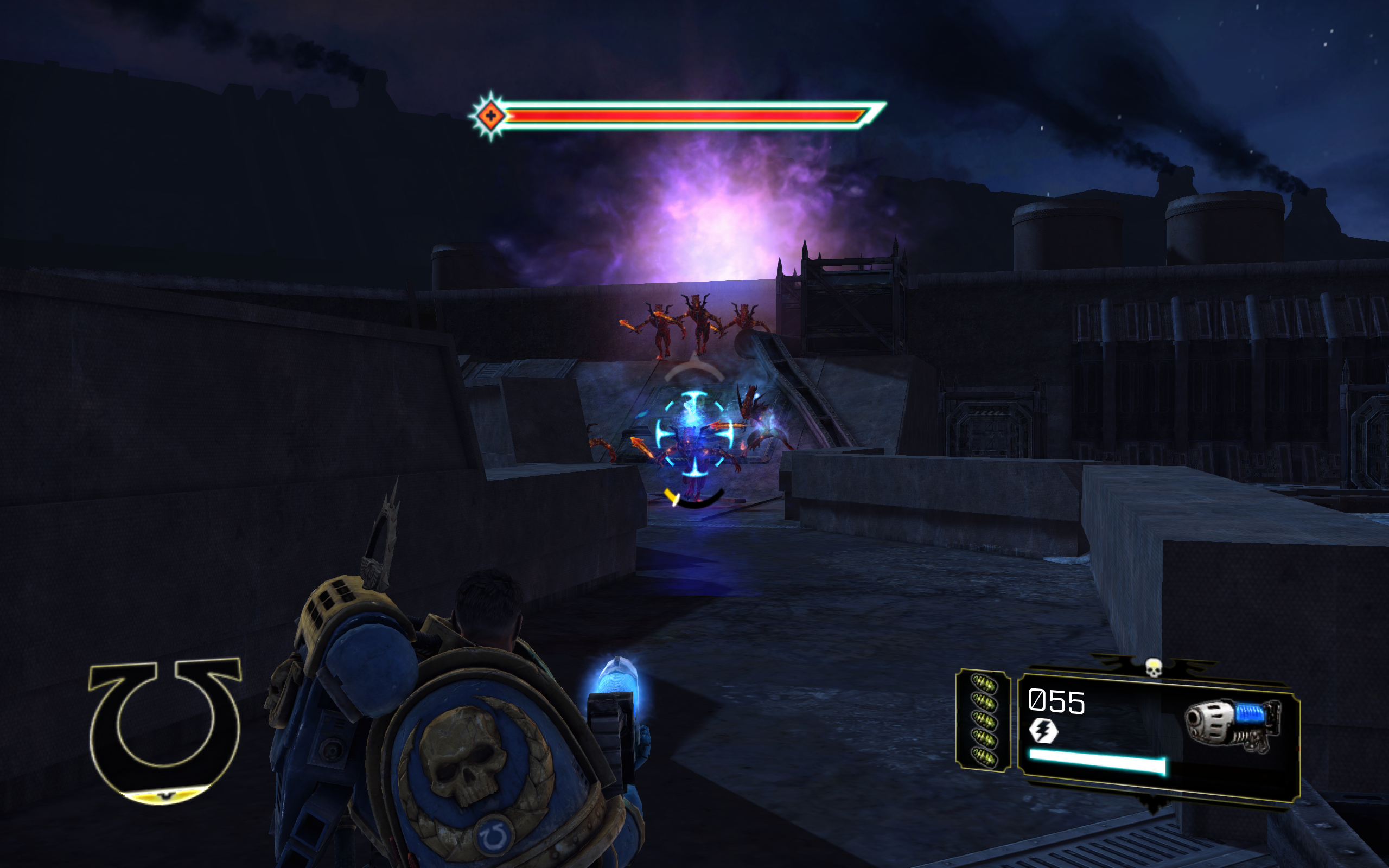
Task: Click the lightning bolt charge icon
Action: (1043, 731)
